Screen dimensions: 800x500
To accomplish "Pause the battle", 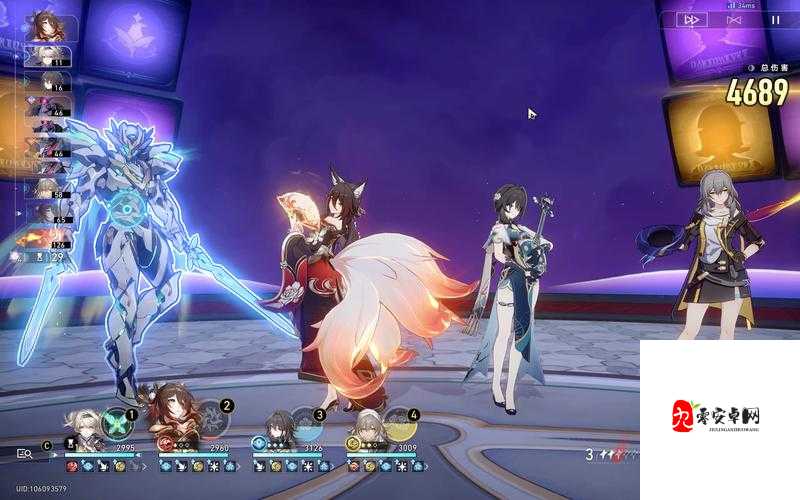I will tap(775, 19).
